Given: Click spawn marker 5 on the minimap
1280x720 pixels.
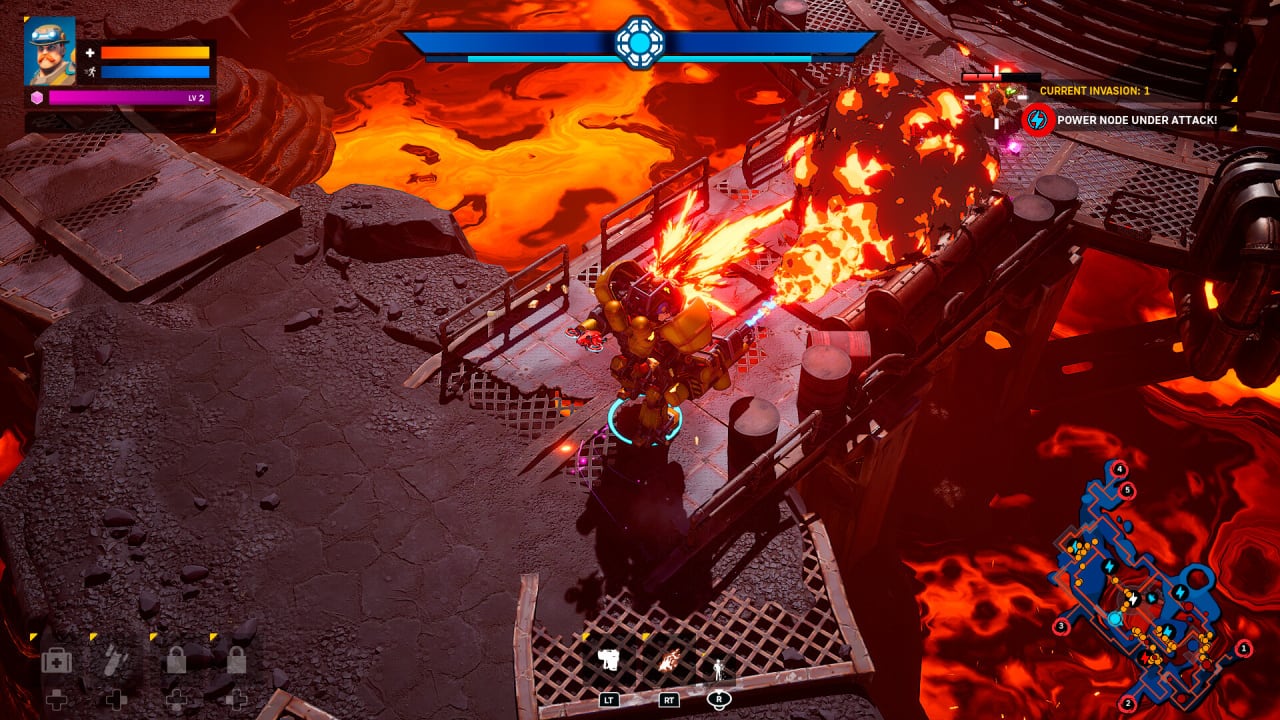Looking at the screenshot, I should (1127, 490).
